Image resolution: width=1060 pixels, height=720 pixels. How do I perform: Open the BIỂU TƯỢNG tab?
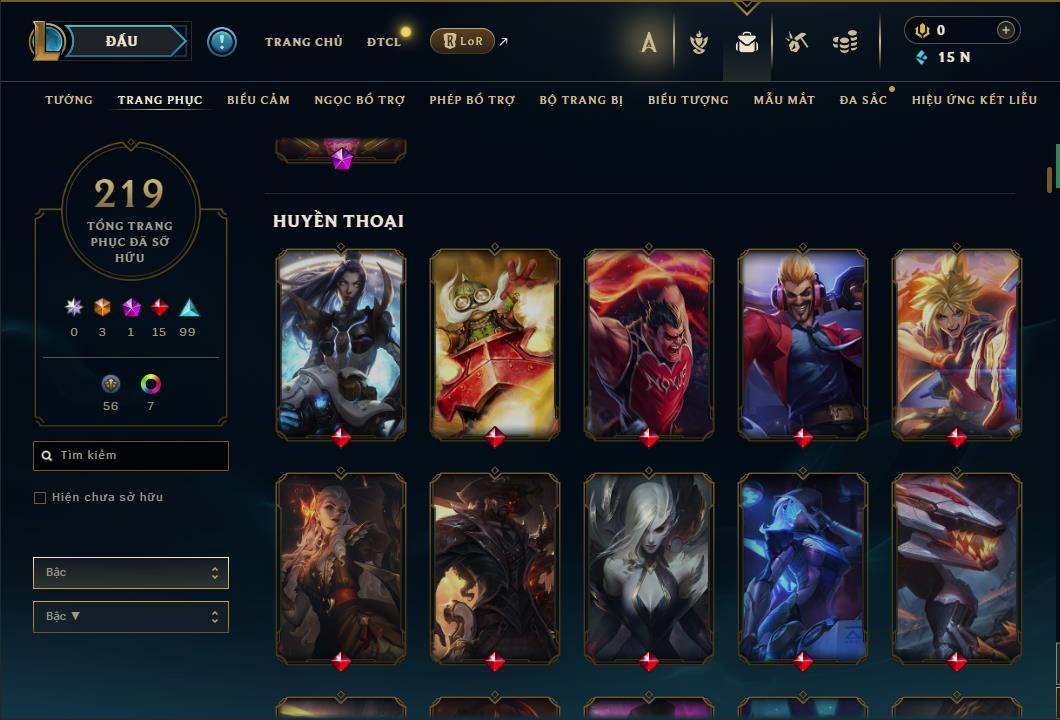tap(688, 100)
